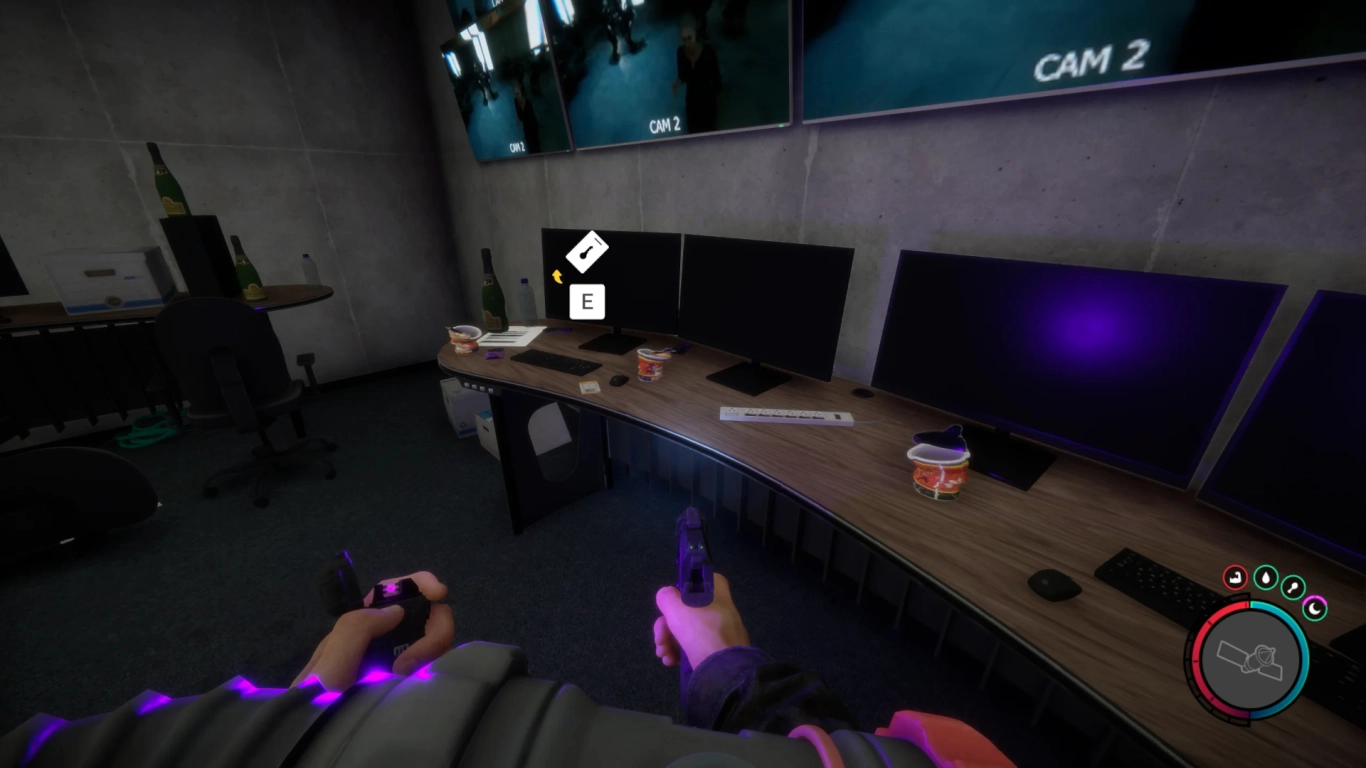Toggle the purple ring around the moon icon
Image resolution: width=1366 pixels, height=768 pixels.
click(x=1316, y=599)
